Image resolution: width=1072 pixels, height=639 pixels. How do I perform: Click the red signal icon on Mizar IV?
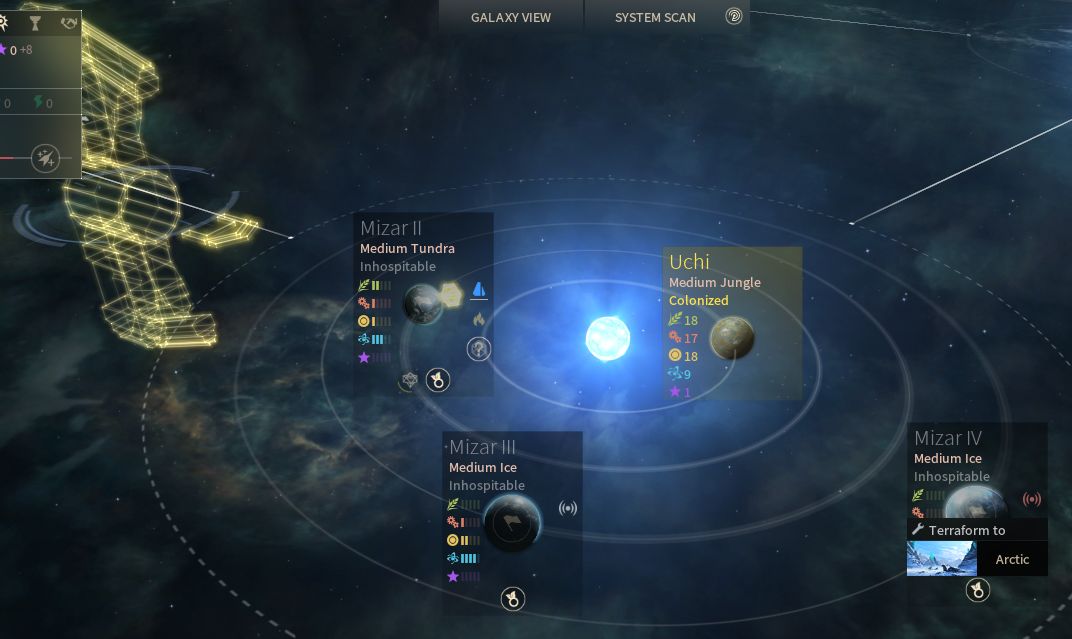pyautogui.click(x=1032, y=499)
